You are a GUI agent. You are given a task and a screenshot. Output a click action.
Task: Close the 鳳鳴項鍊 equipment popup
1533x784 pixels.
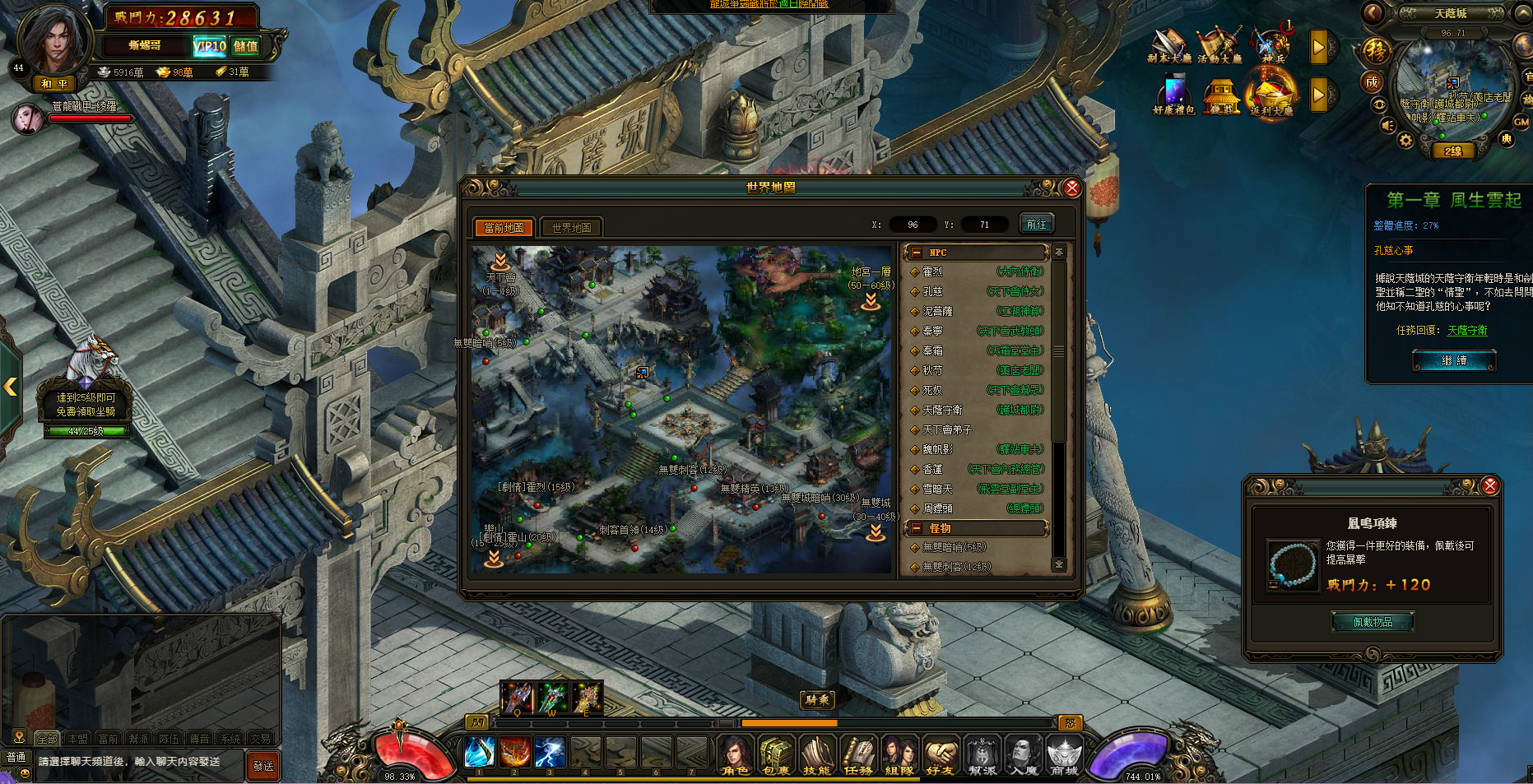[1489, 486]
